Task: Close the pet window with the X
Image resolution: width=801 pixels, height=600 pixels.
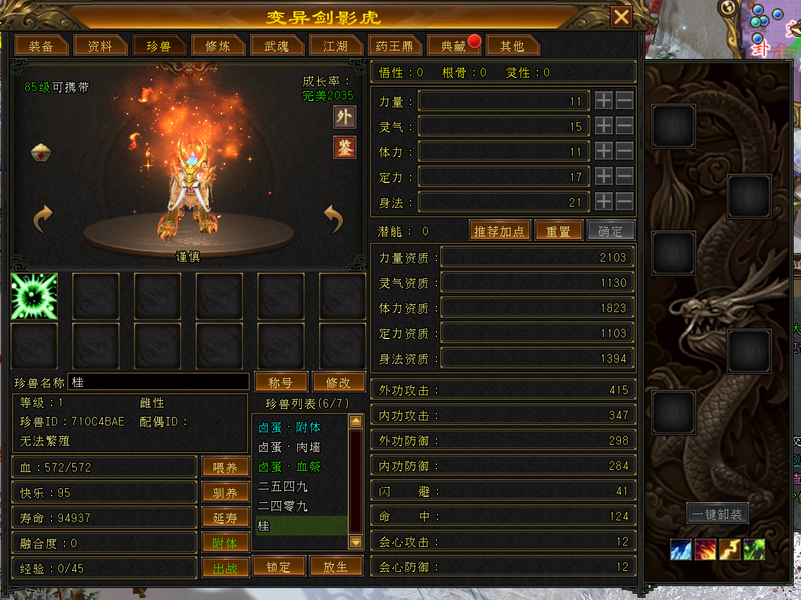Action: point(621,17)
